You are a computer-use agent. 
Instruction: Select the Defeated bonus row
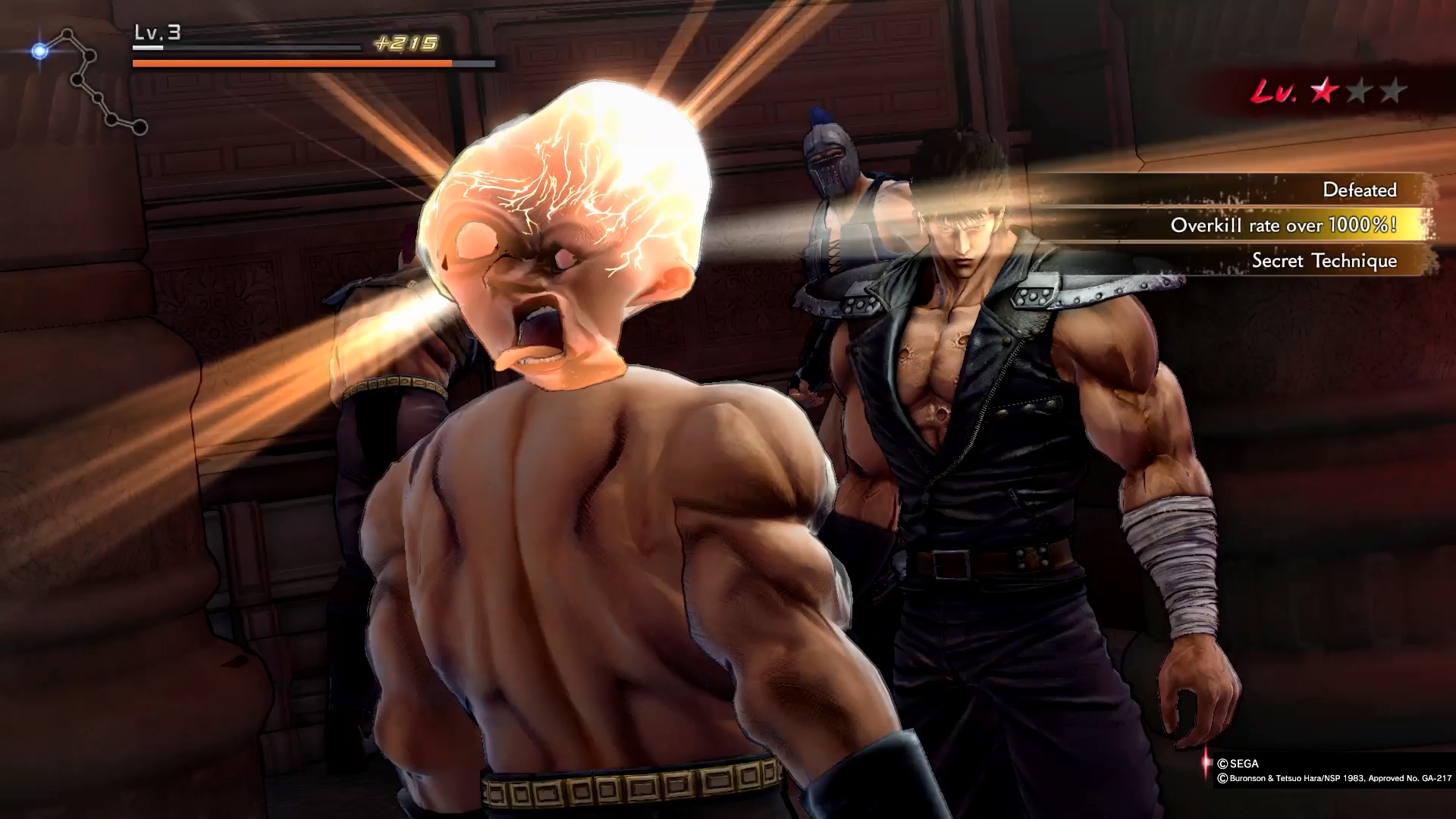[1359, 190]
